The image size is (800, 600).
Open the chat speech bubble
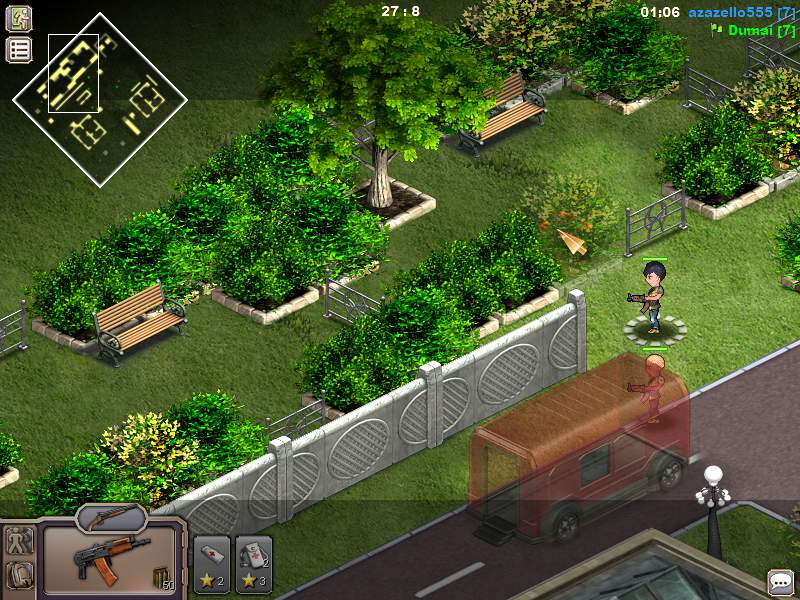click(x=780, y=582)
